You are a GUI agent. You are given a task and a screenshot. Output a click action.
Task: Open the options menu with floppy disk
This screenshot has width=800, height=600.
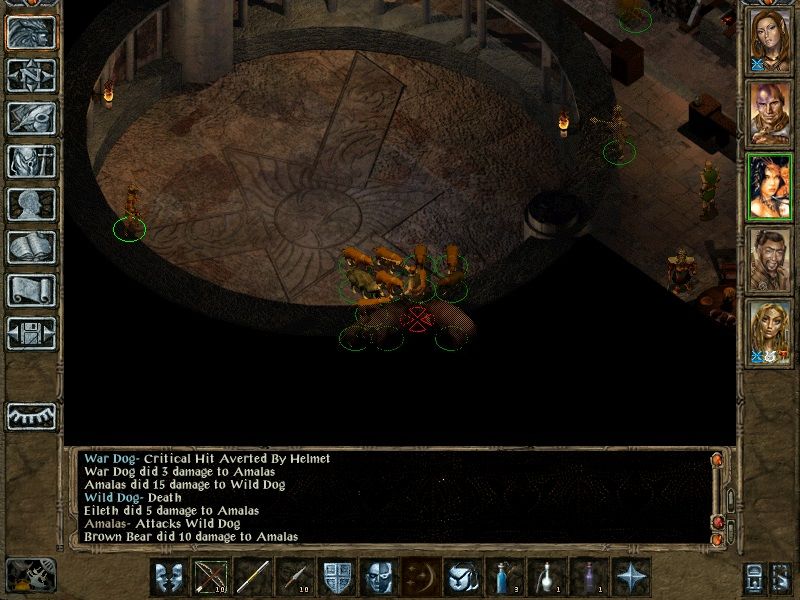click(31, 332)
